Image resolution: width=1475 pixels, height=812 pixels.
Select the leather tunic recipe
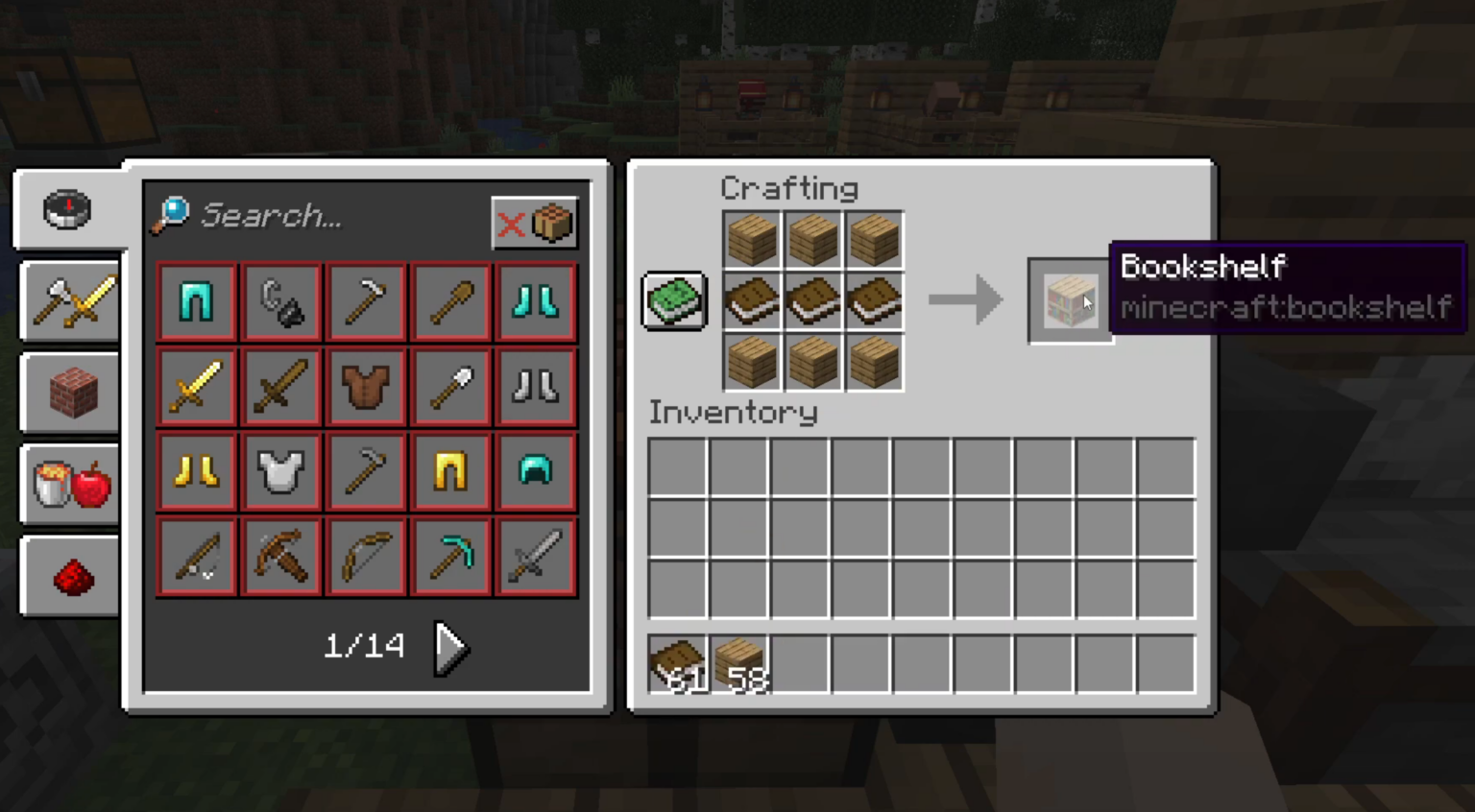(x=365, y=387)
